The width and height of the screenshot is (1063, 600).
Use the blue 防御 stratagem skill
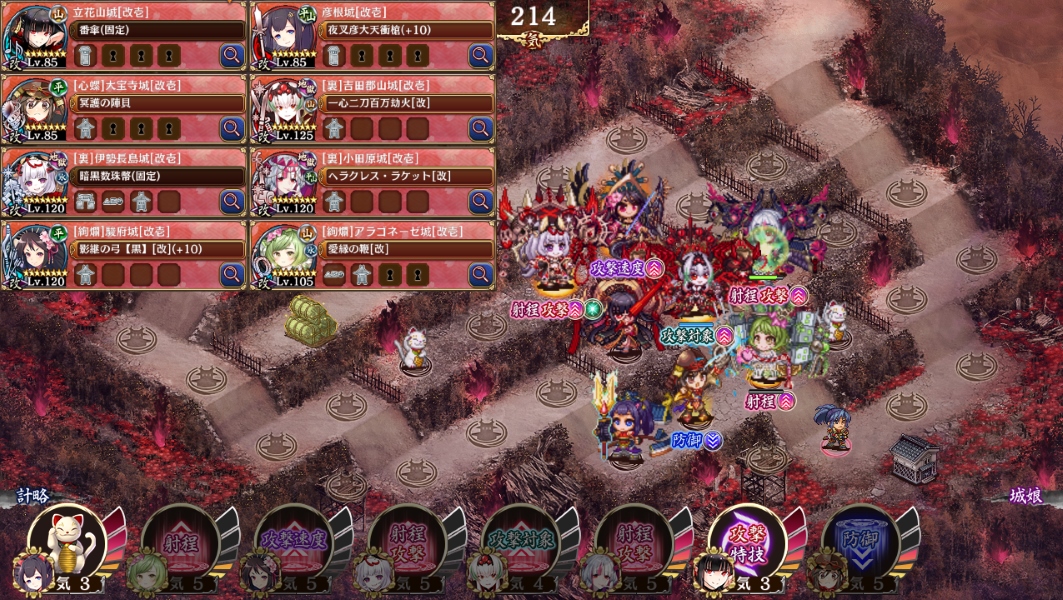859,543
